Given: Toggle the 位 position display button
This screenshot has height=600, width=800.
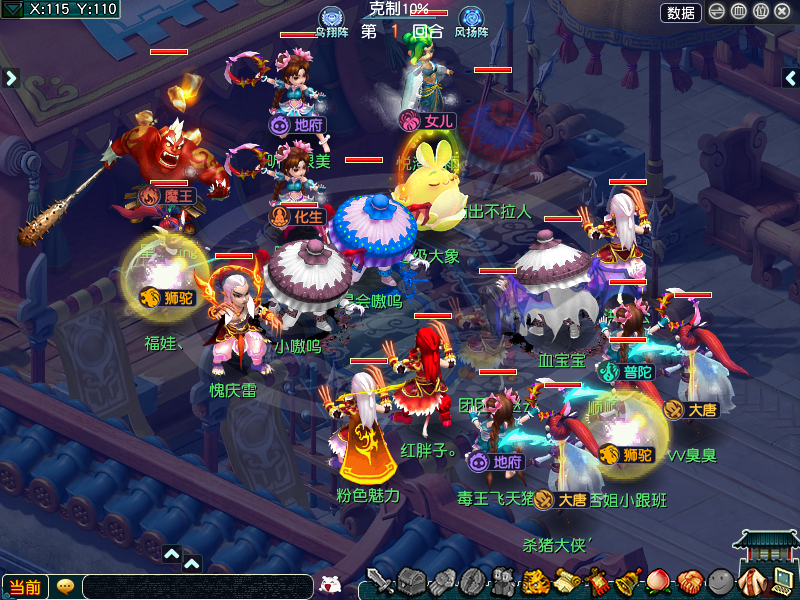Looking at the screenshot, I should click(x=760, y=12).
